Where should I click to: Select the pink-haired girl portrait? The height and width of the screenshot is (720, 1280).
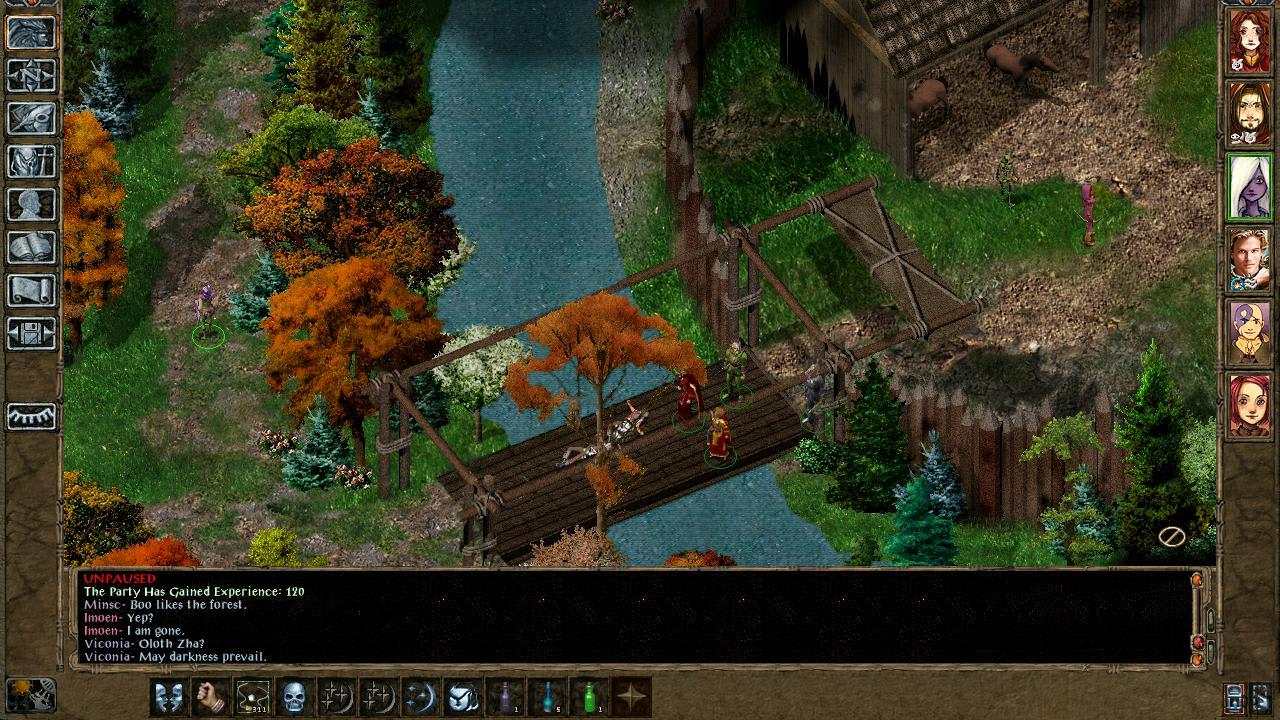click(x=1249, y=405)
